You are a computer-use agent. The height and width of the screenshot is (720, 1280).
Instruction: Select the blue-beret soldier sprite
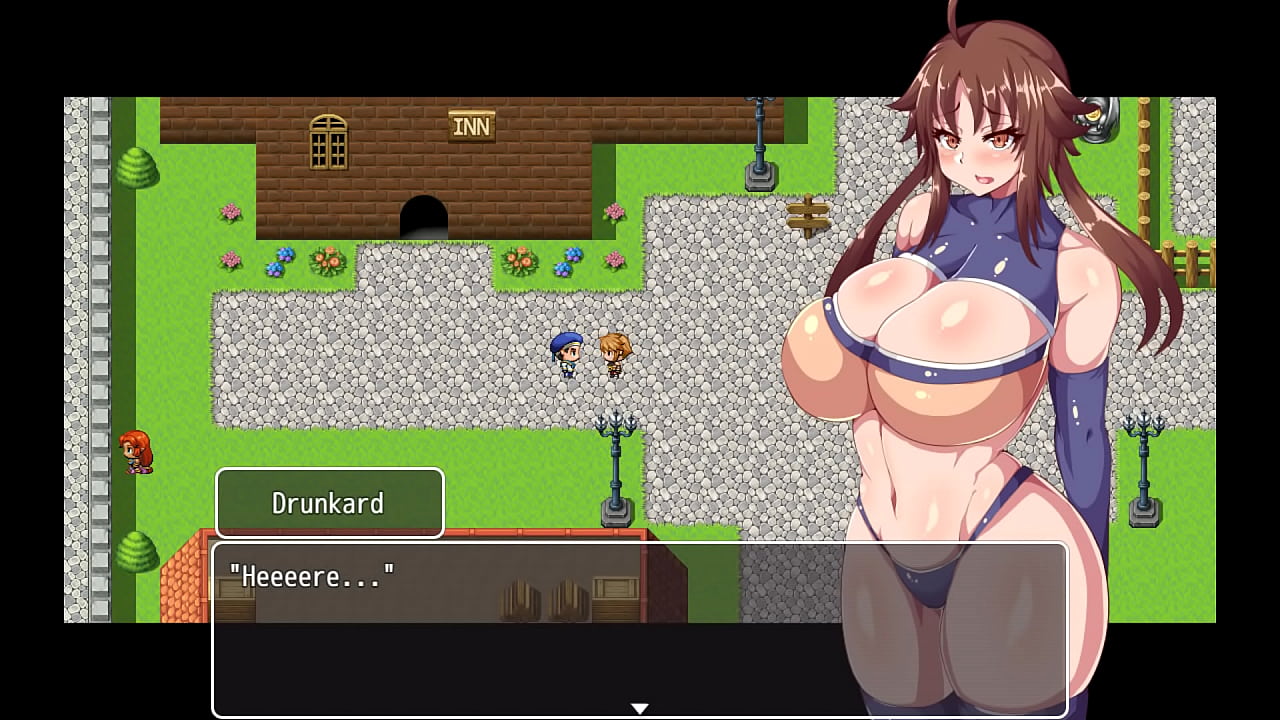566,355
